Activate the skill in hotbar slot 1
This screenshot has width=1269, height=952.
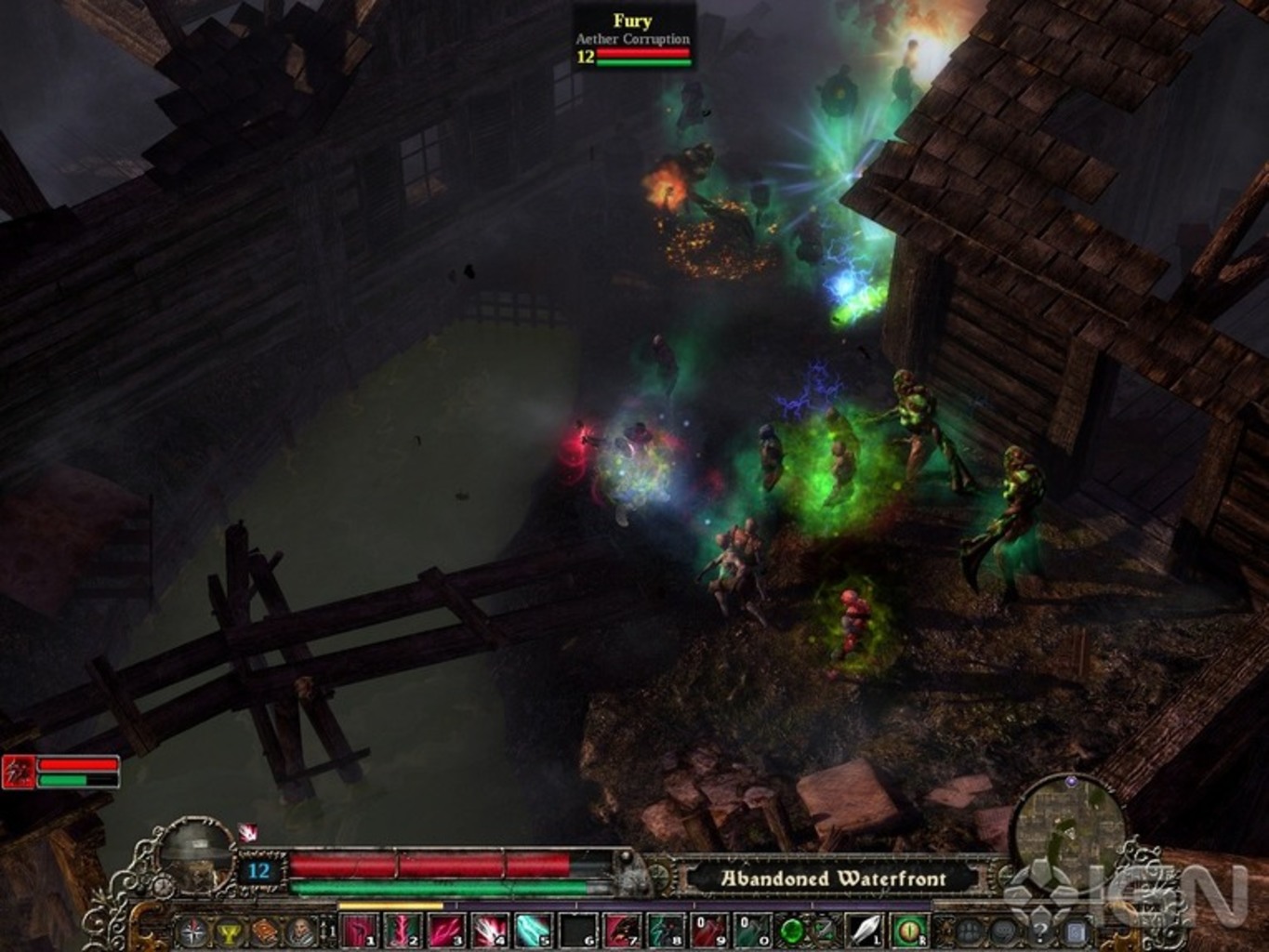tap(361, 931)
